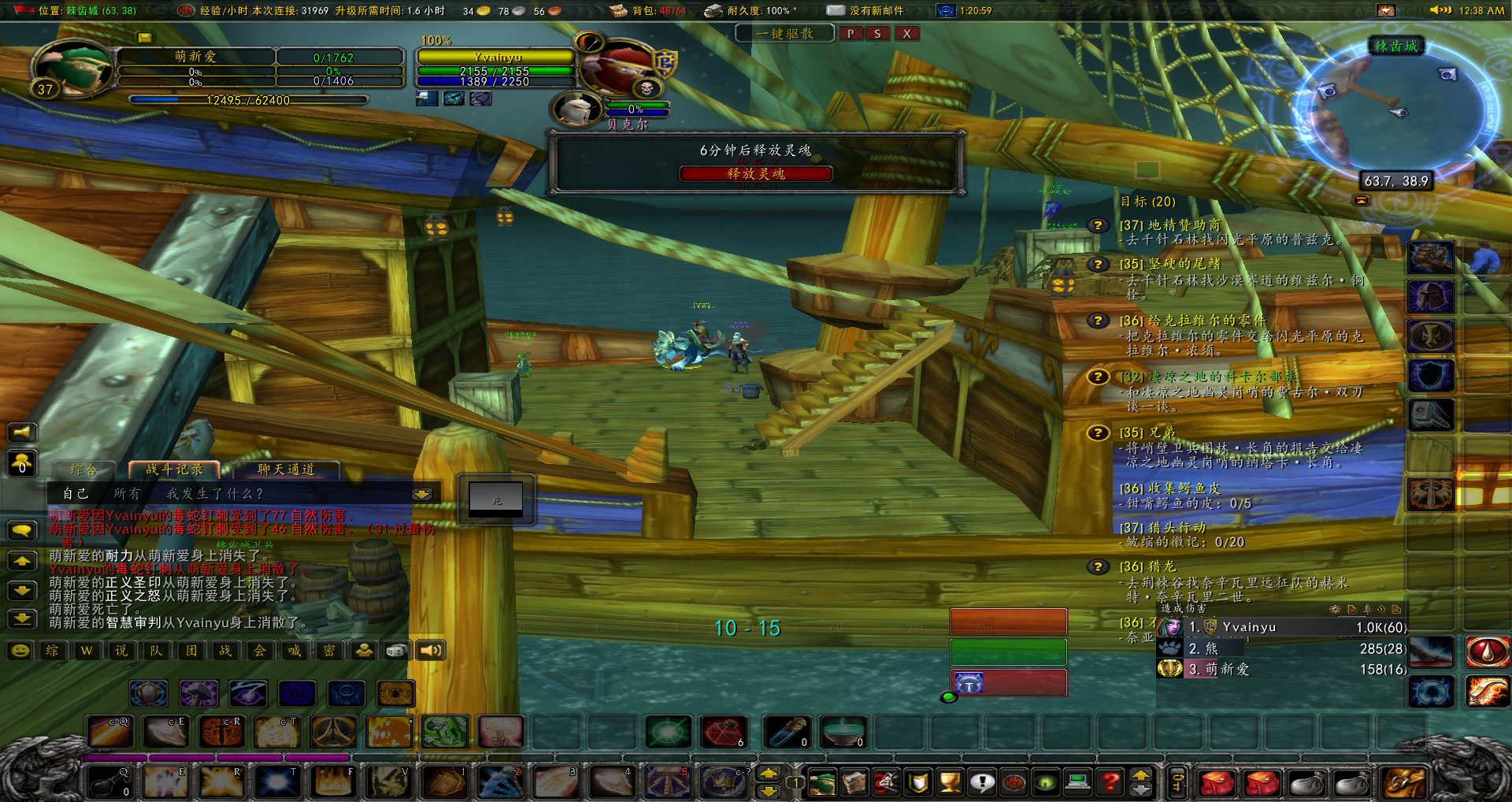1512x802 pixels.
Task: Open the keyring icon beside the bags
Action: tap(1176, 782)
